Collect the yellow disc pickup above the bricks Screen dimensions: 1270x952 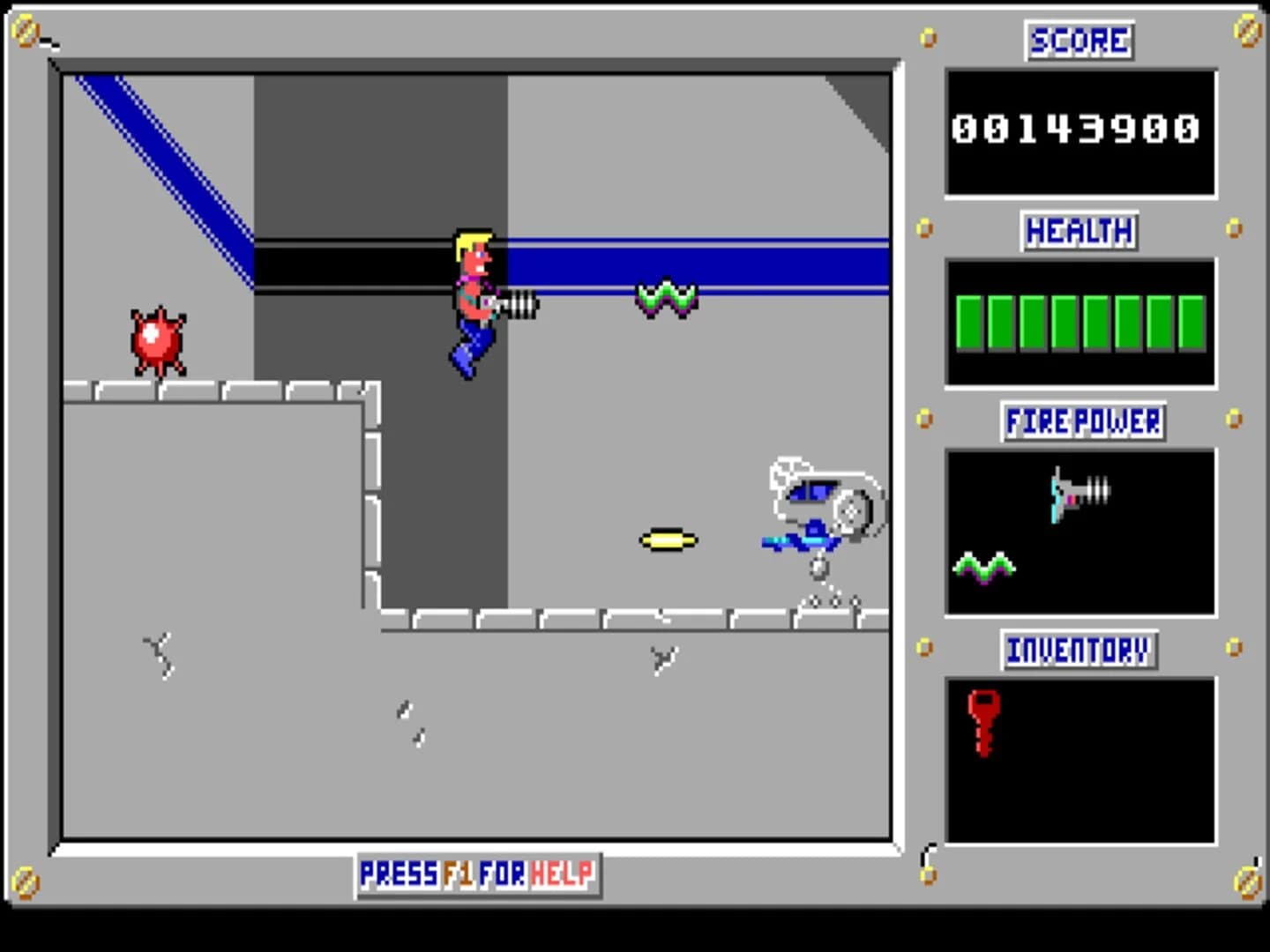pos(667,539)
